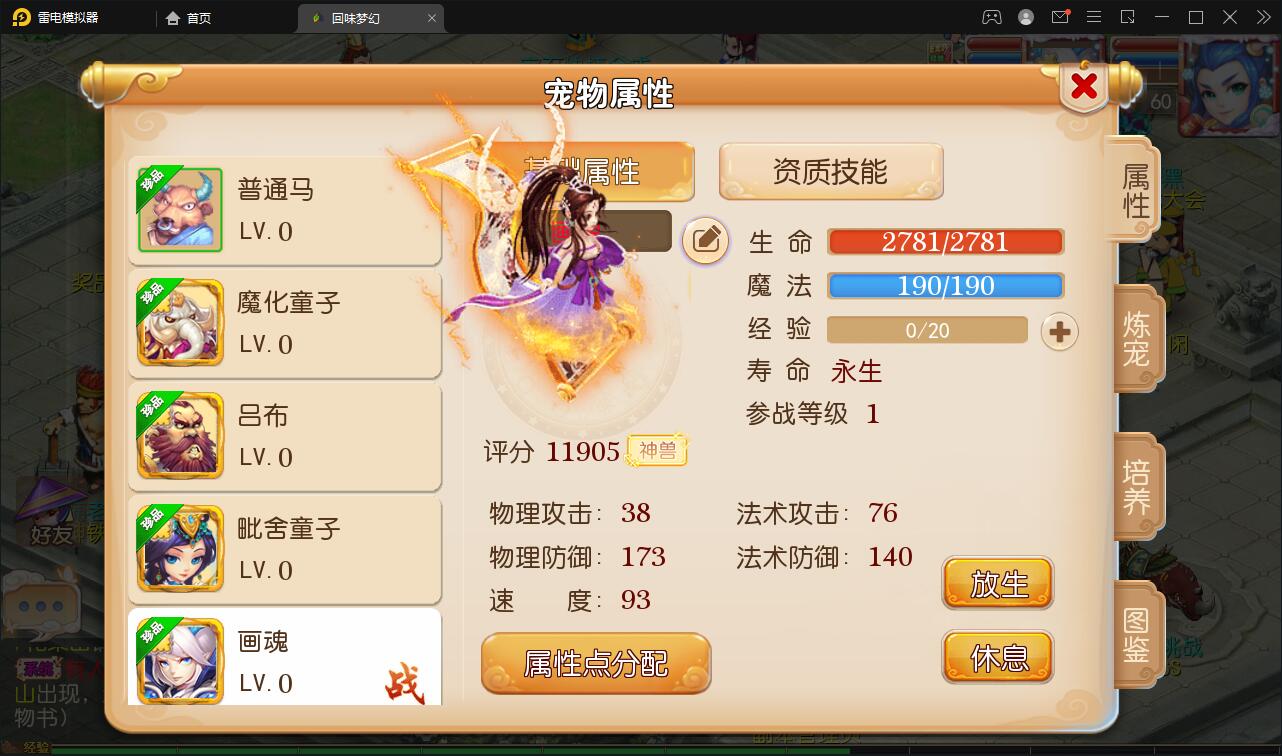Screen dimensions: 1282x756
Task: Select the 魔化童子 pet entry
Action: coord(285,323)
